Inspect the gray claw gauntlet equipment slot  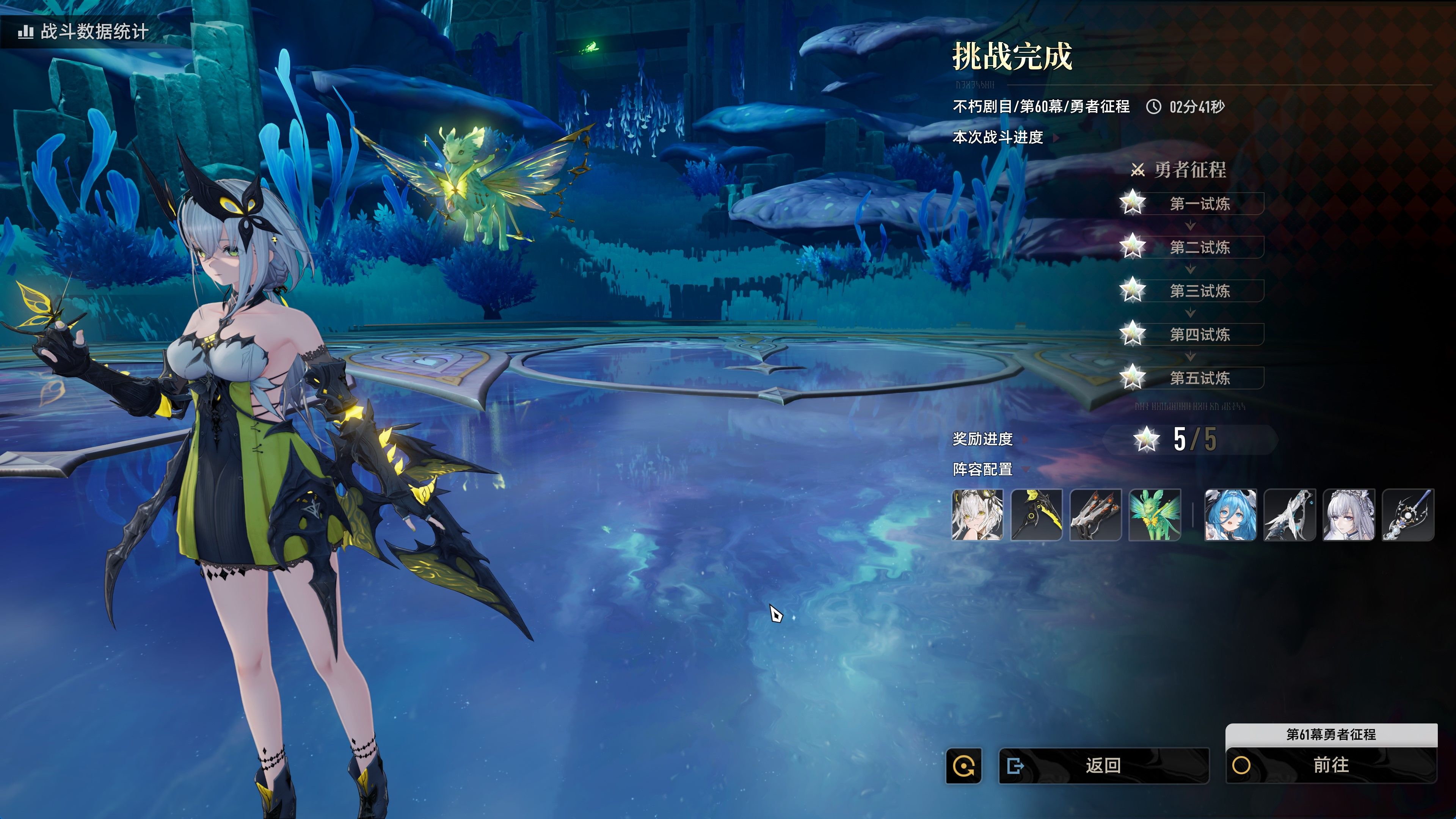[1095, 515]
